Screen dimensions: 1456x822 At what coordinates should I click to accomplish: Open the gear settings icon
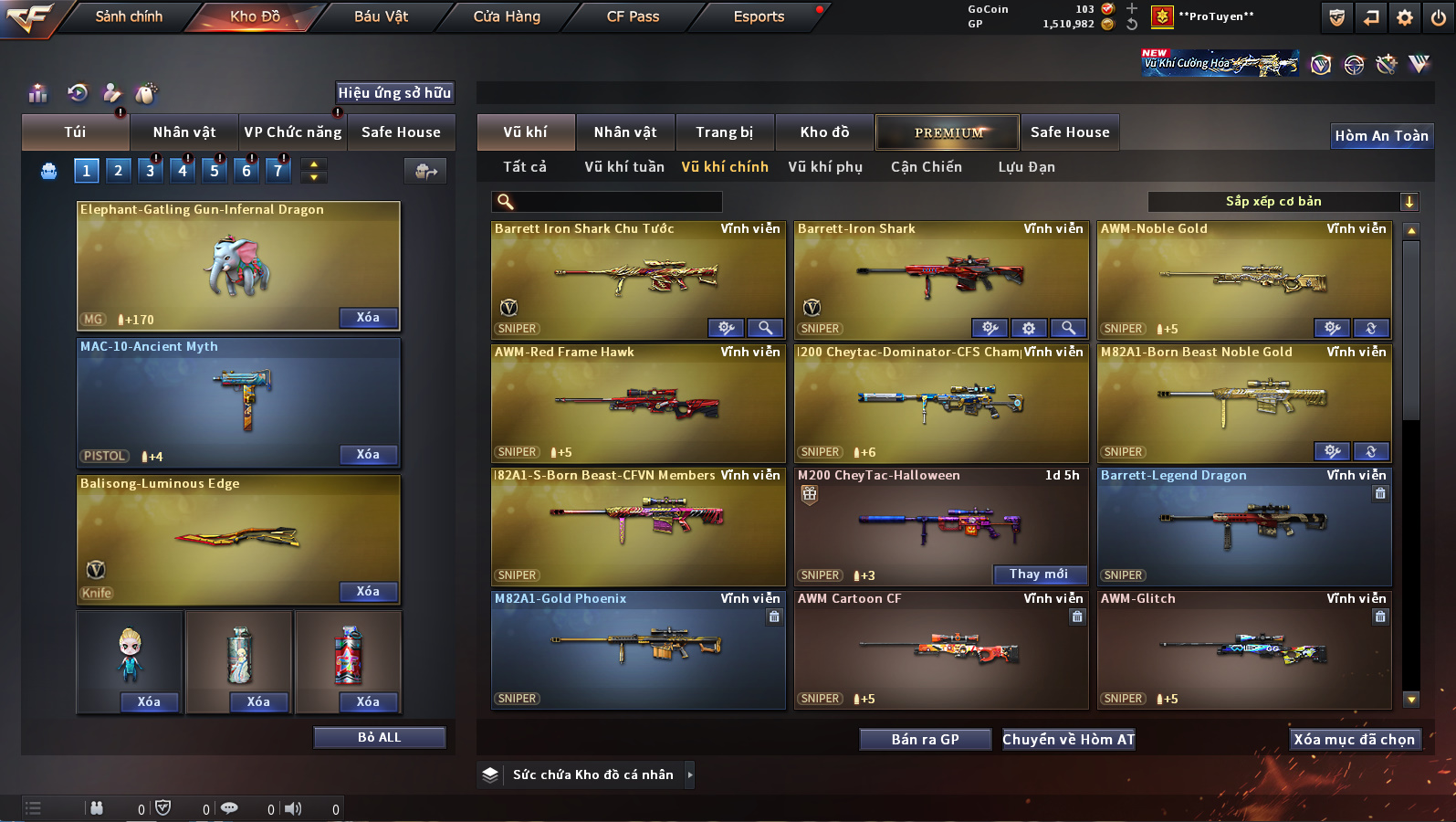1405,17
